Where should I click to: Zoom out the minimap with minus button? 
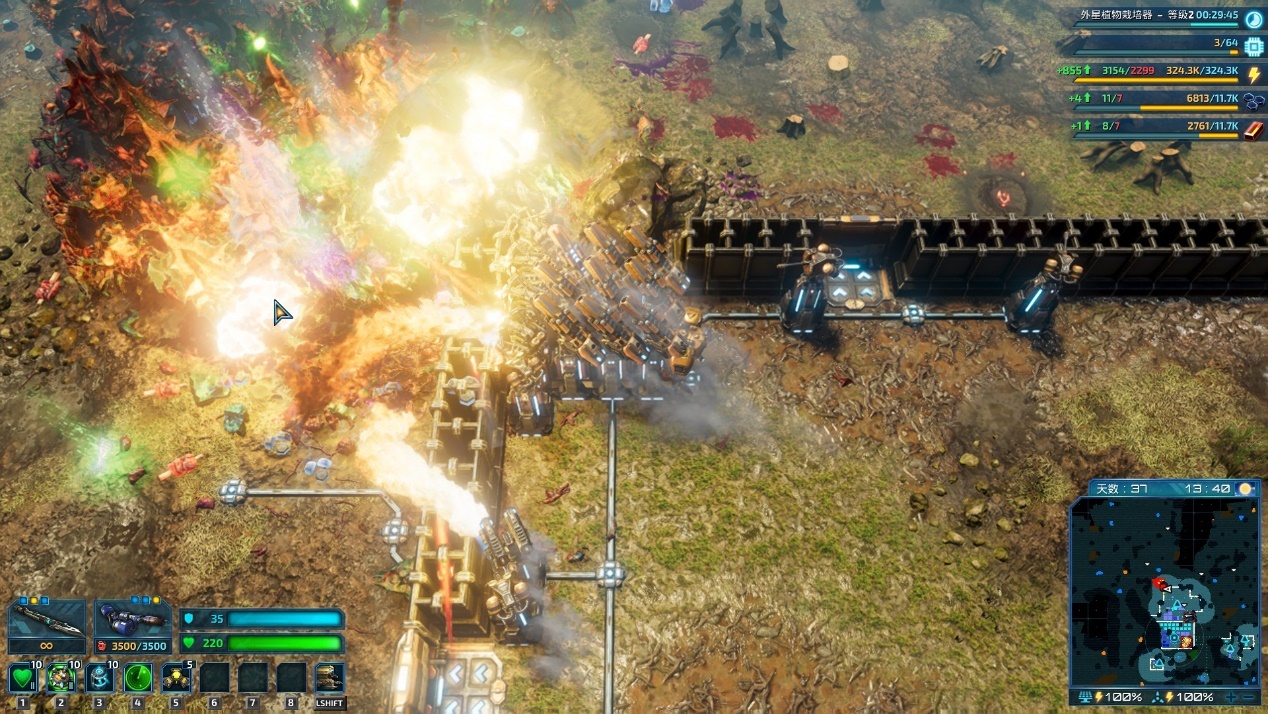click(x=1247, y=697)
